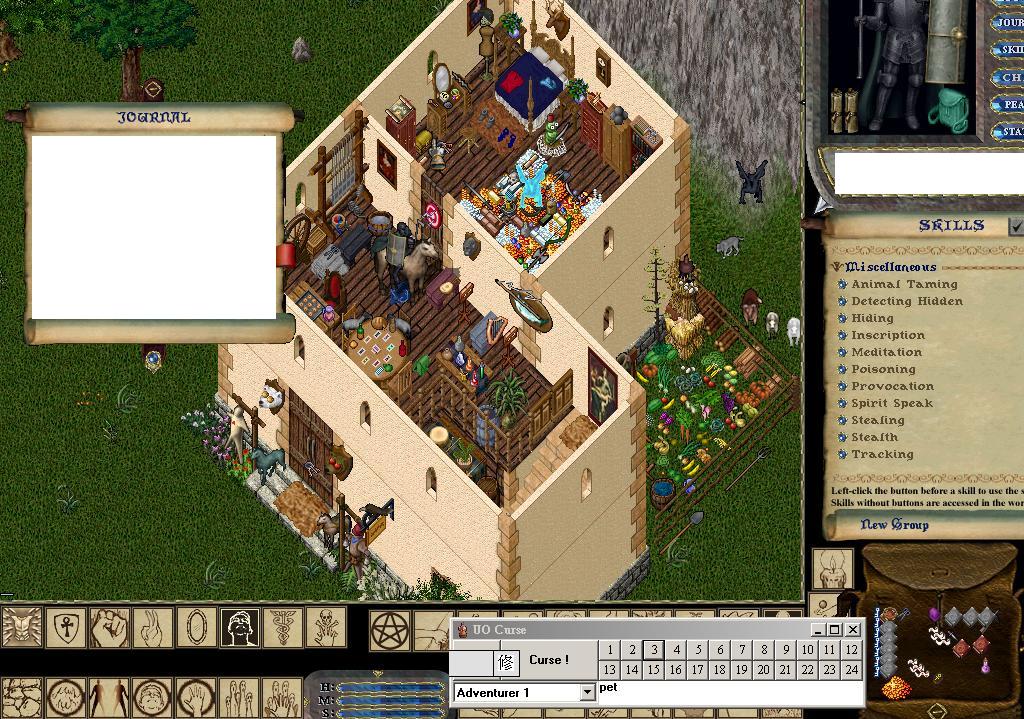Image resolution: width=1024 pixels, height=719 pixels.
Task: Toggle the checkbox beside the Skills title
Action: 1016,227
